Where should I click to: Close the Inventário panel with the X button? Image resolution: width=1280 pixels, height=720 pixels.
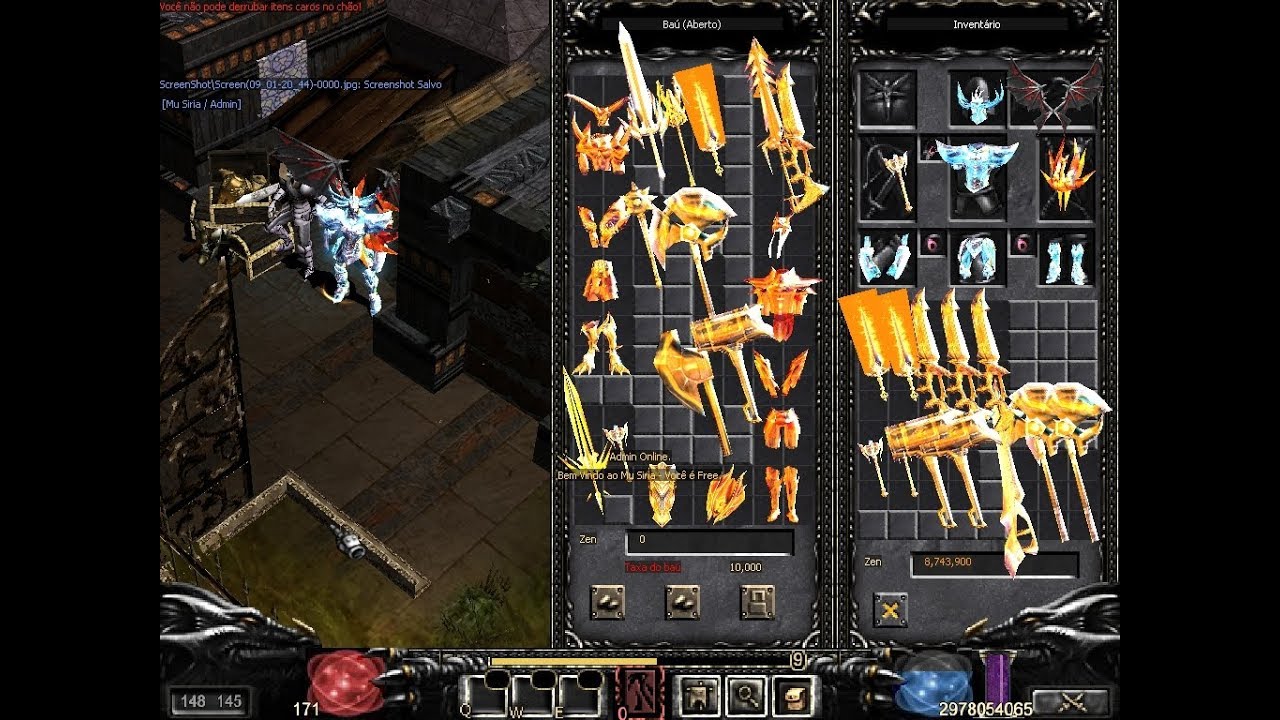pyautogui.click(x=890, y=609)
